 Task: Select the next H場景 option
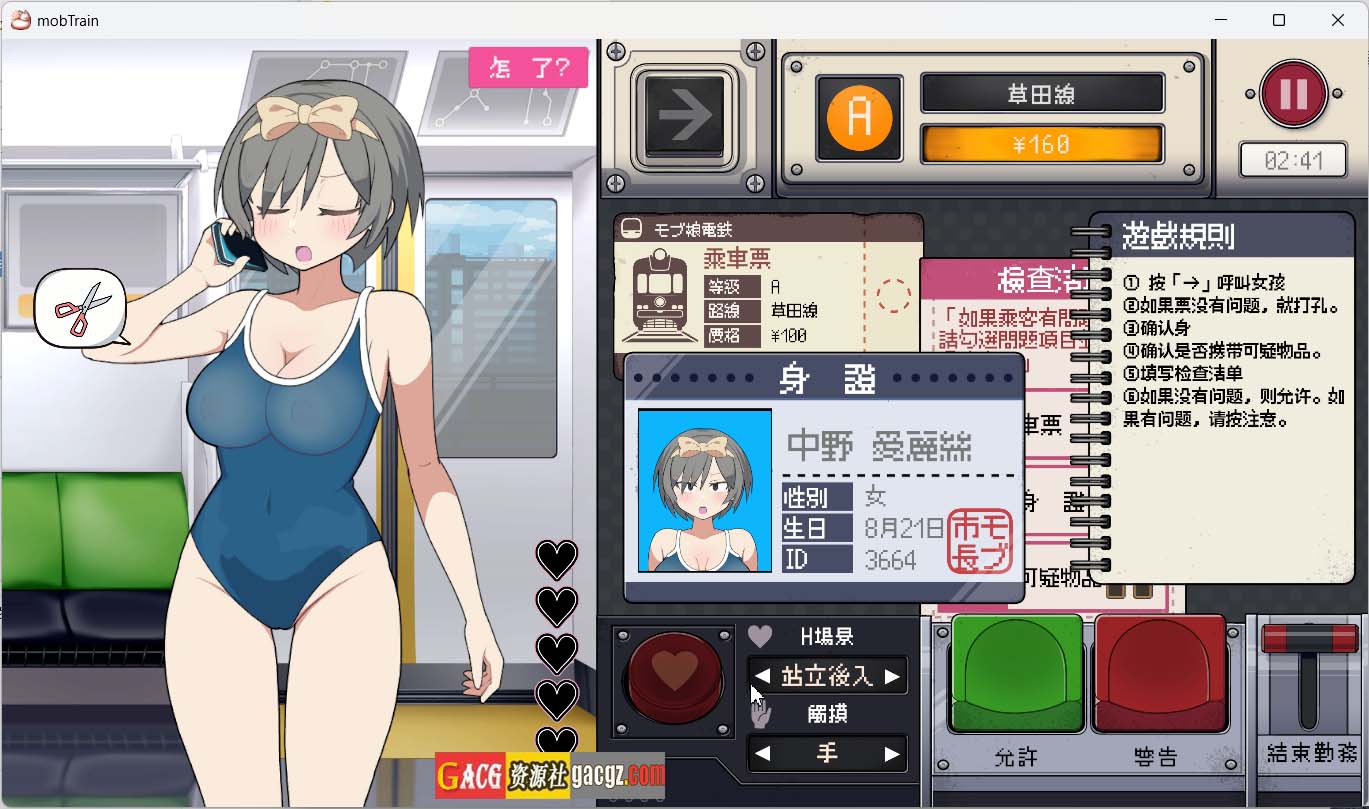point(892,677)
